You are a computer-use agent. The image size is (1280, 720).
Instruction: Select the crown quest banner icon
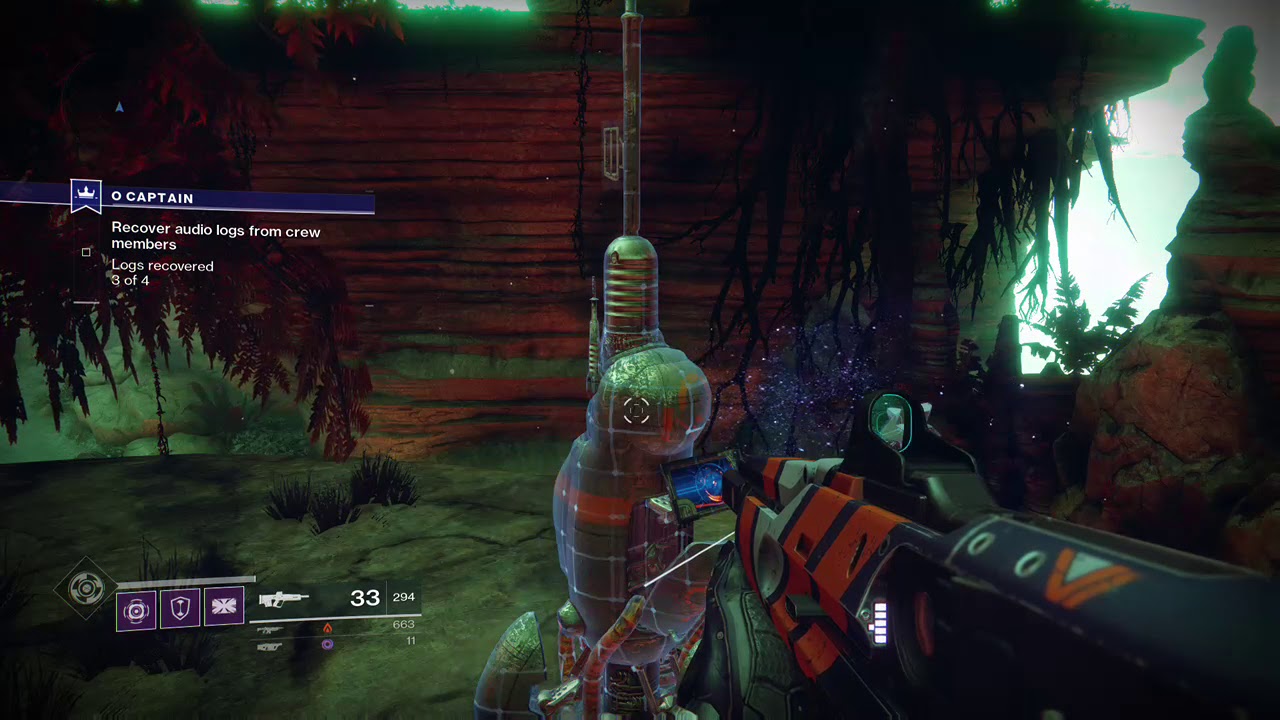point(86,194)
